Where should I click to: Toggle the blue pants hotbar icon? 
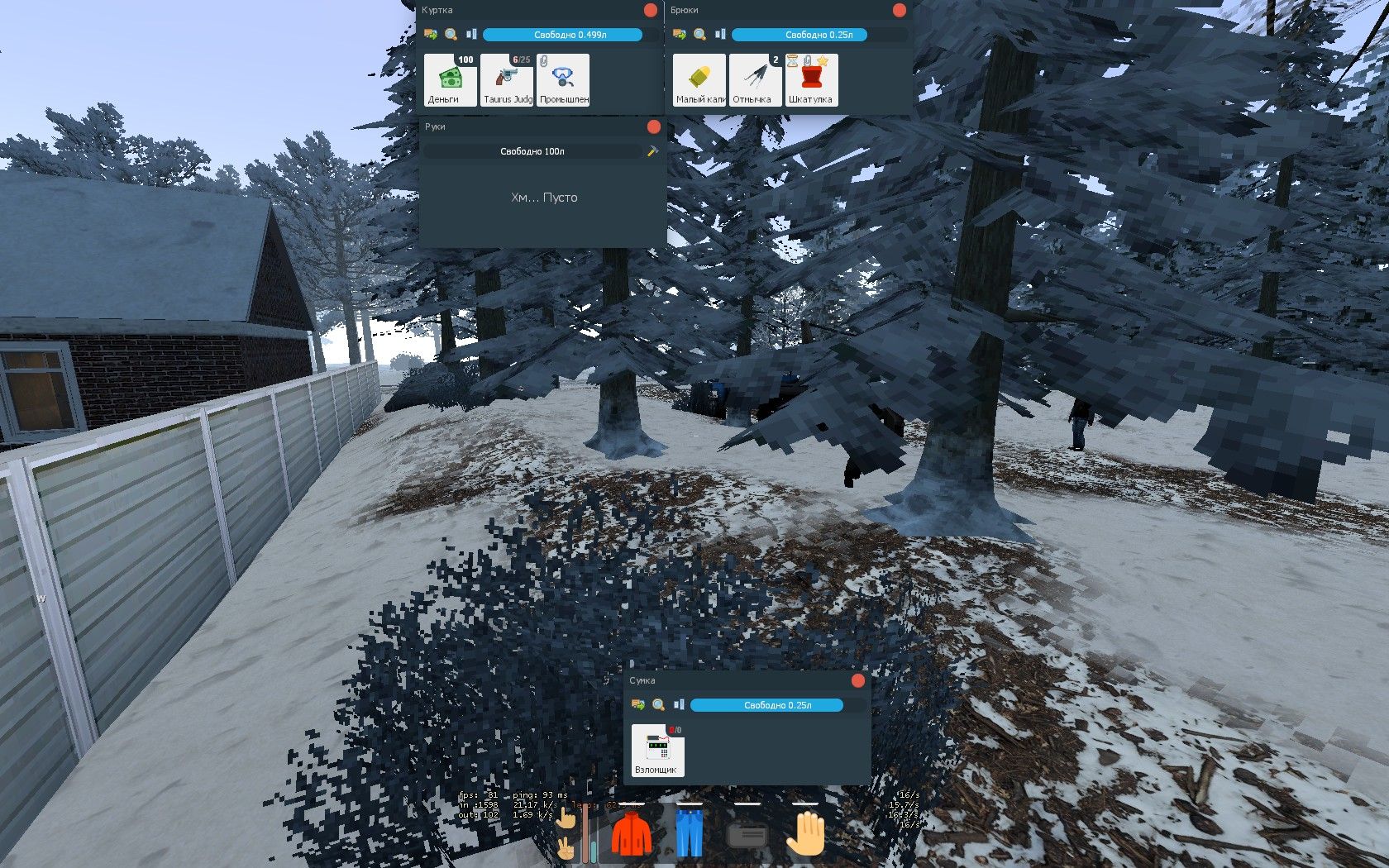coord(689,833)
